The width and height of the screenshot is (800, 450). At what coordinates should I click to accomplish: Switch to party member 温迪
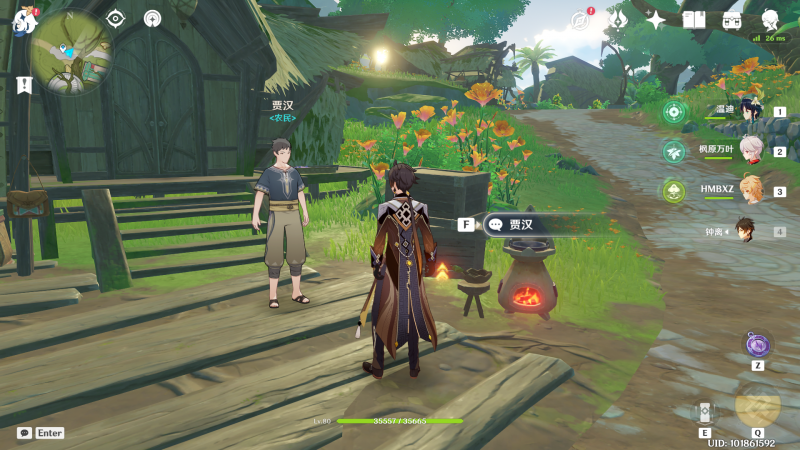750,112
